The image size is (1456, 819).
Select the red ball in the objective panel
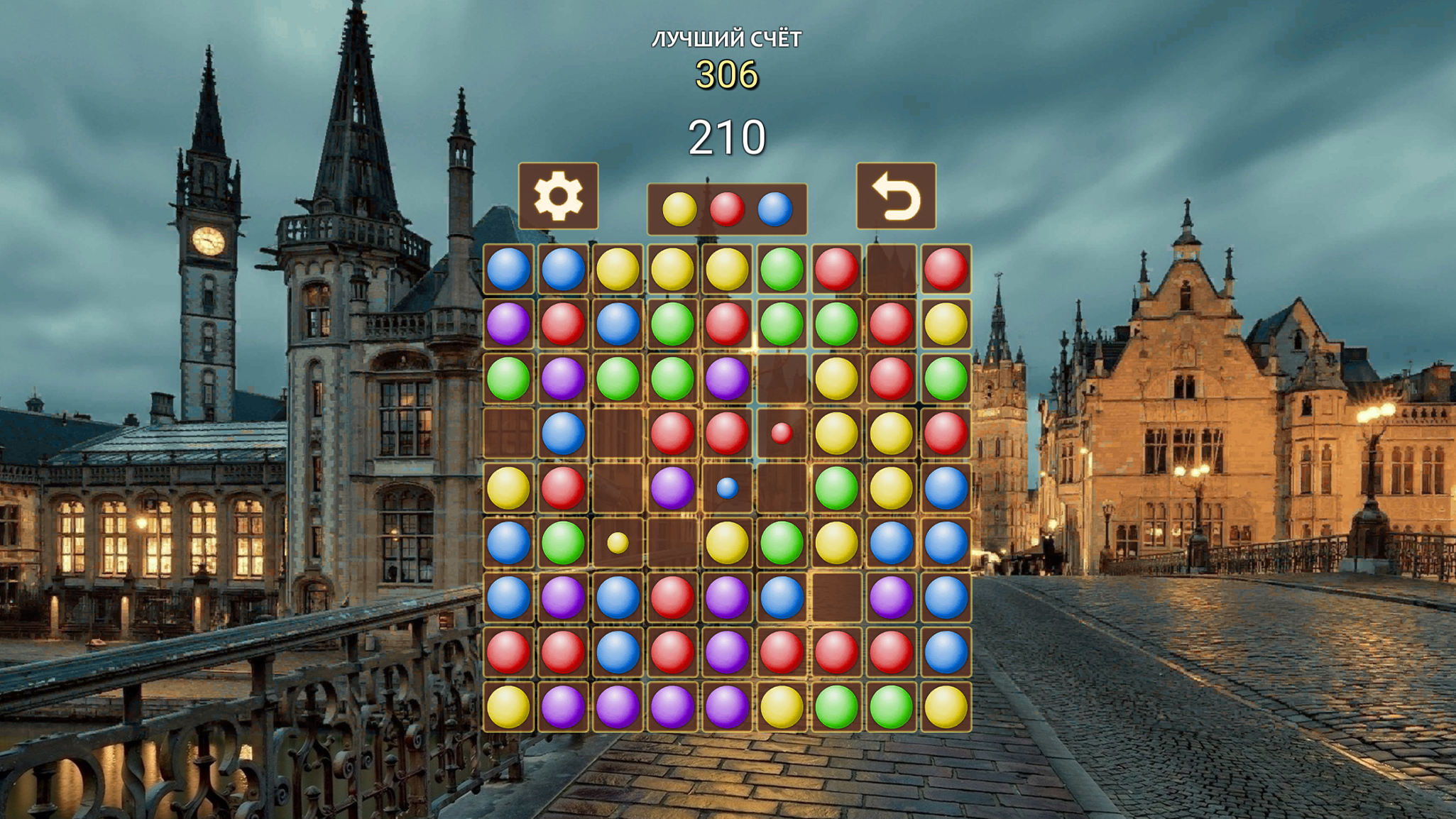tap(726, 210)
